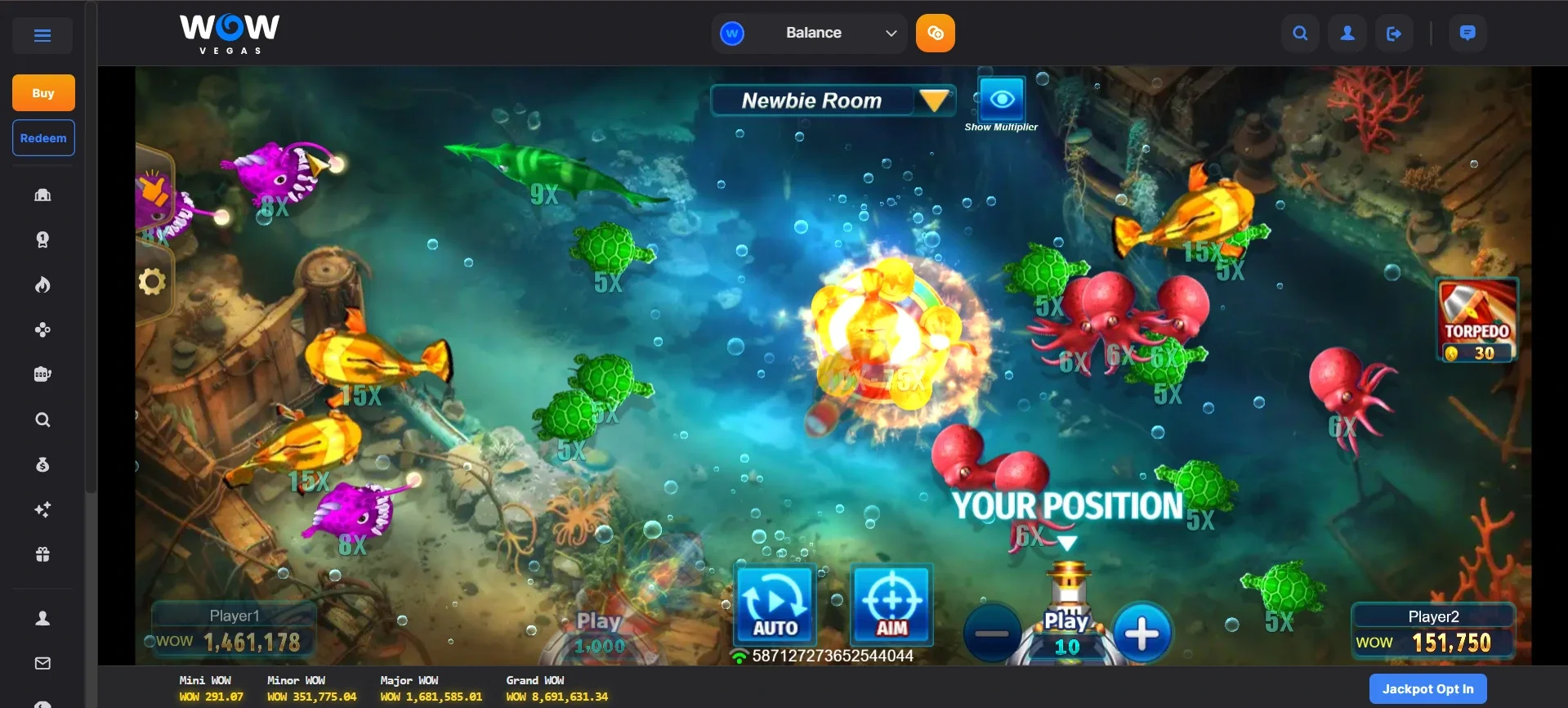Click Jackpot Opt In
The width and height of the screenshot is (1568, 708).
[x=1427, y=689]
